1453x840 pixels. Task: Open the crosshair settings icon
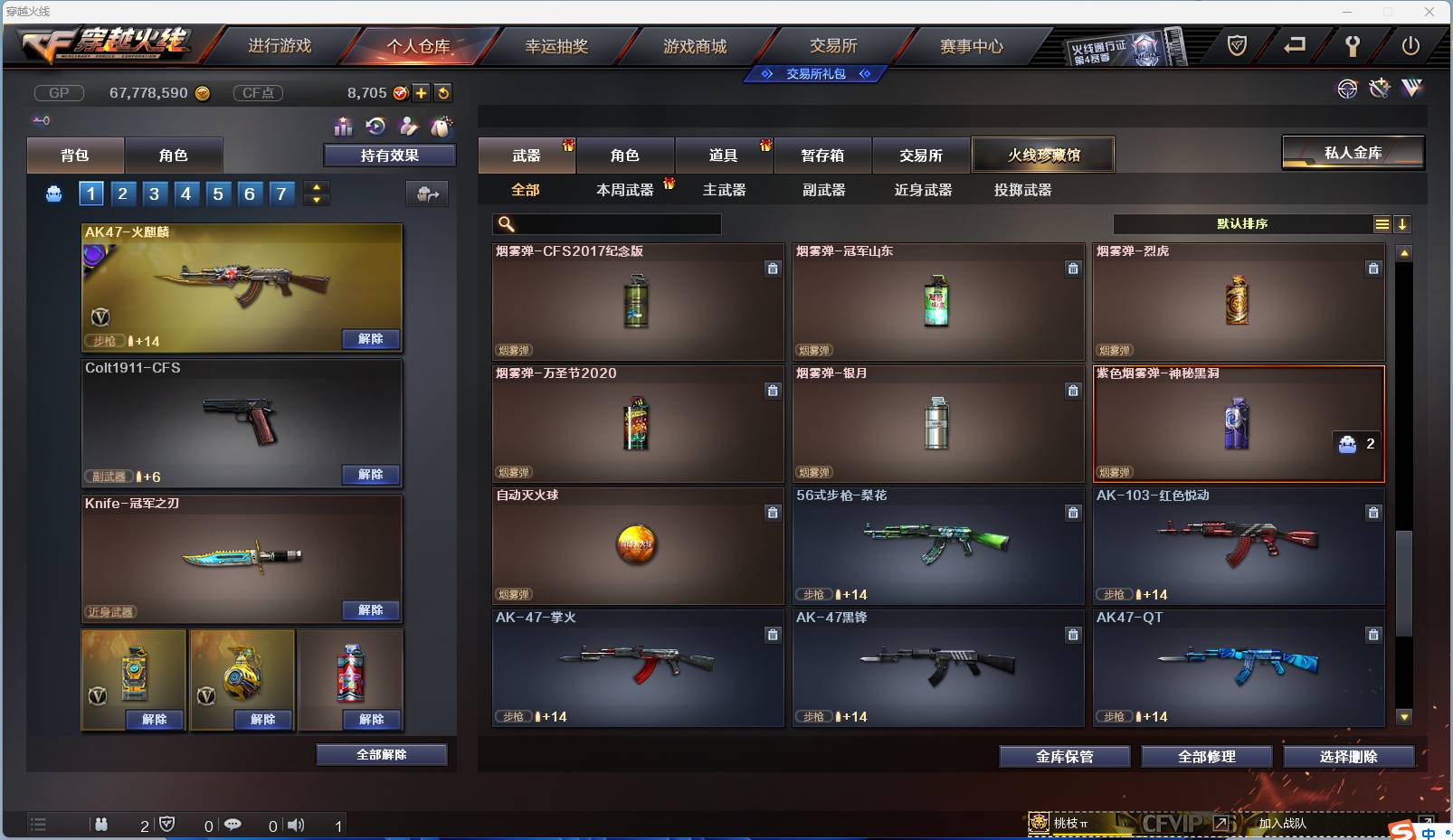(x=1348, y=89)
